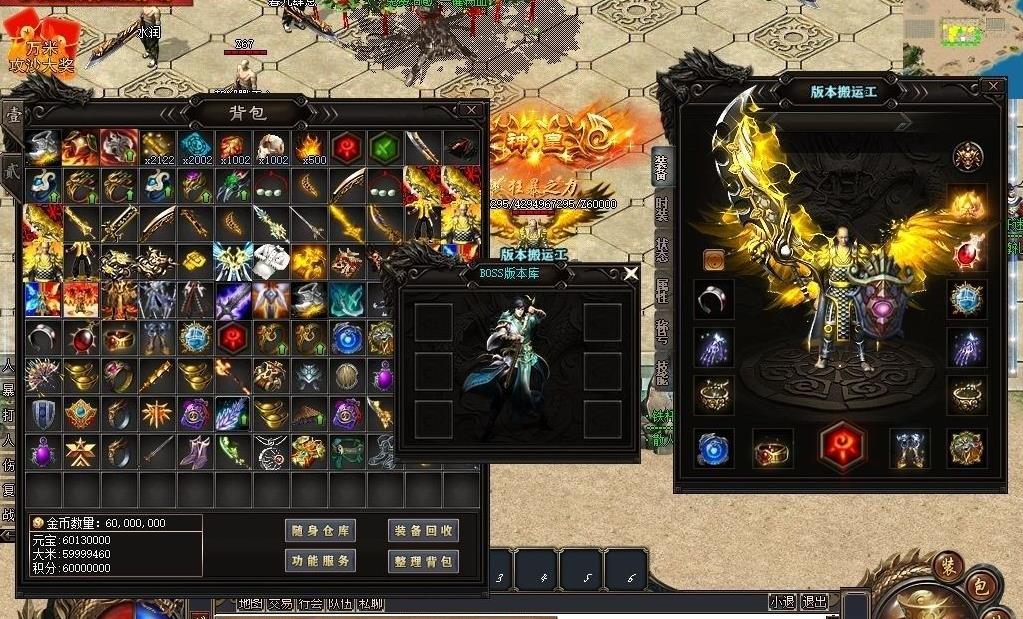
Task: Open the 状态 status tab
Action: click(x=662, y=249)
